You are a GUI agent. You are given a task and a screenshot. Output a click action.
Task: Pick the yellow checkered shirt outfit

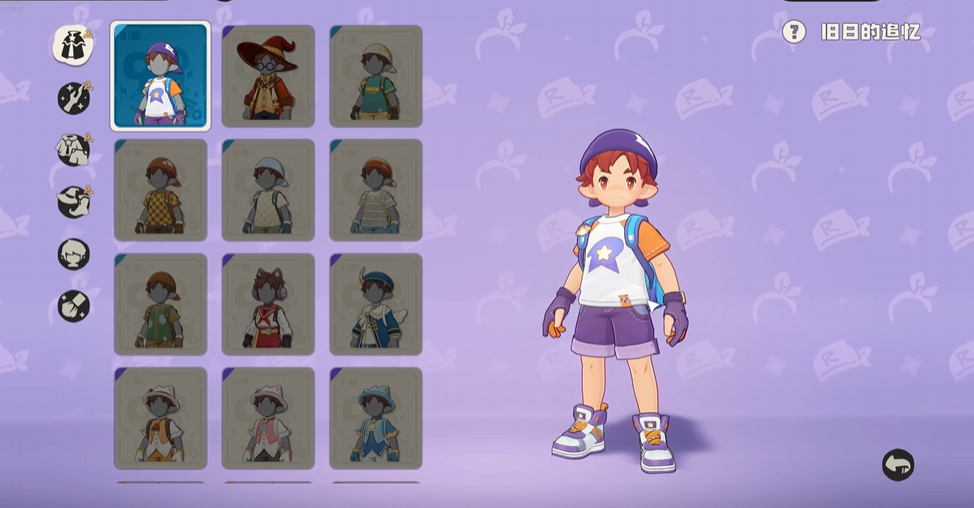(x=160, y=190)
